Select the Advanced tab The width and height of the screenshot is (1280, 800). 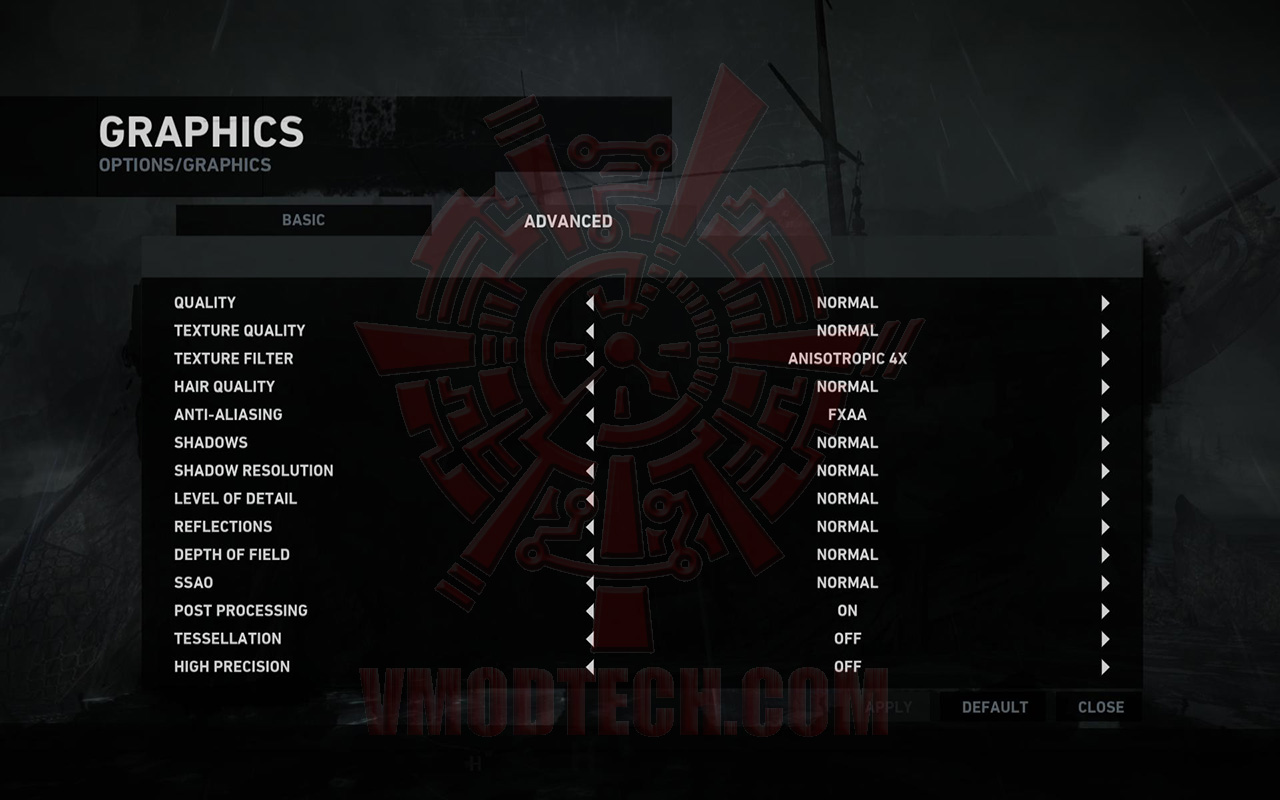coord(568,221)
